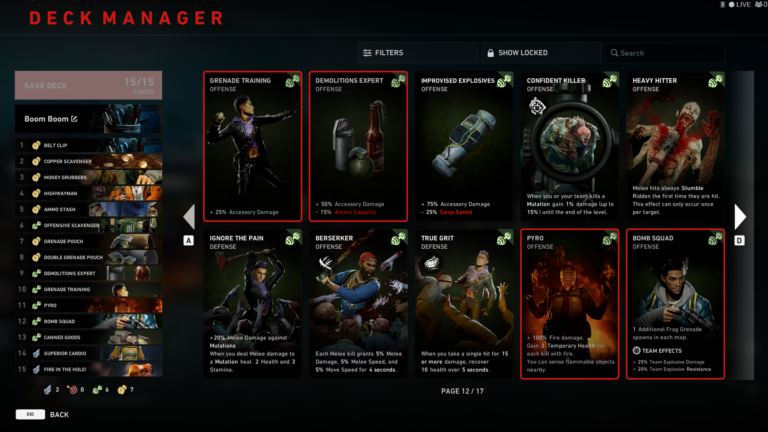Select Belt Clip in the deck list

88,145
